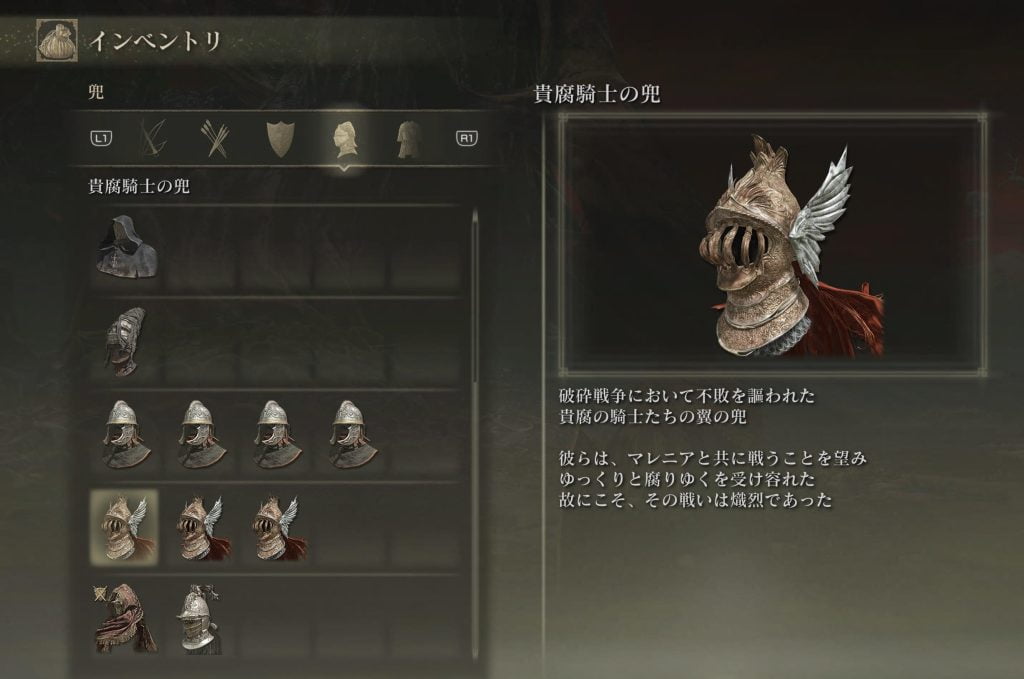The width and height of the screenshot is (1024, 679).
Task: Open the chest armor tab
Action: pyautogui.click(x=407, y=138)
